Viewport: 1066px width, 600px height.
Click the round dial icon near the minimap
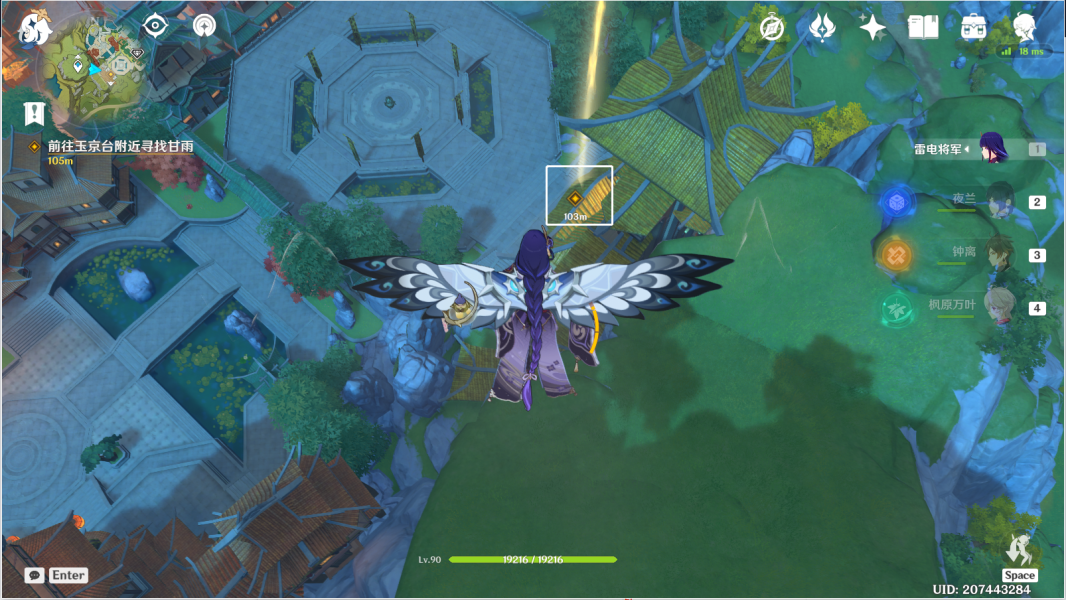point(205,25)
